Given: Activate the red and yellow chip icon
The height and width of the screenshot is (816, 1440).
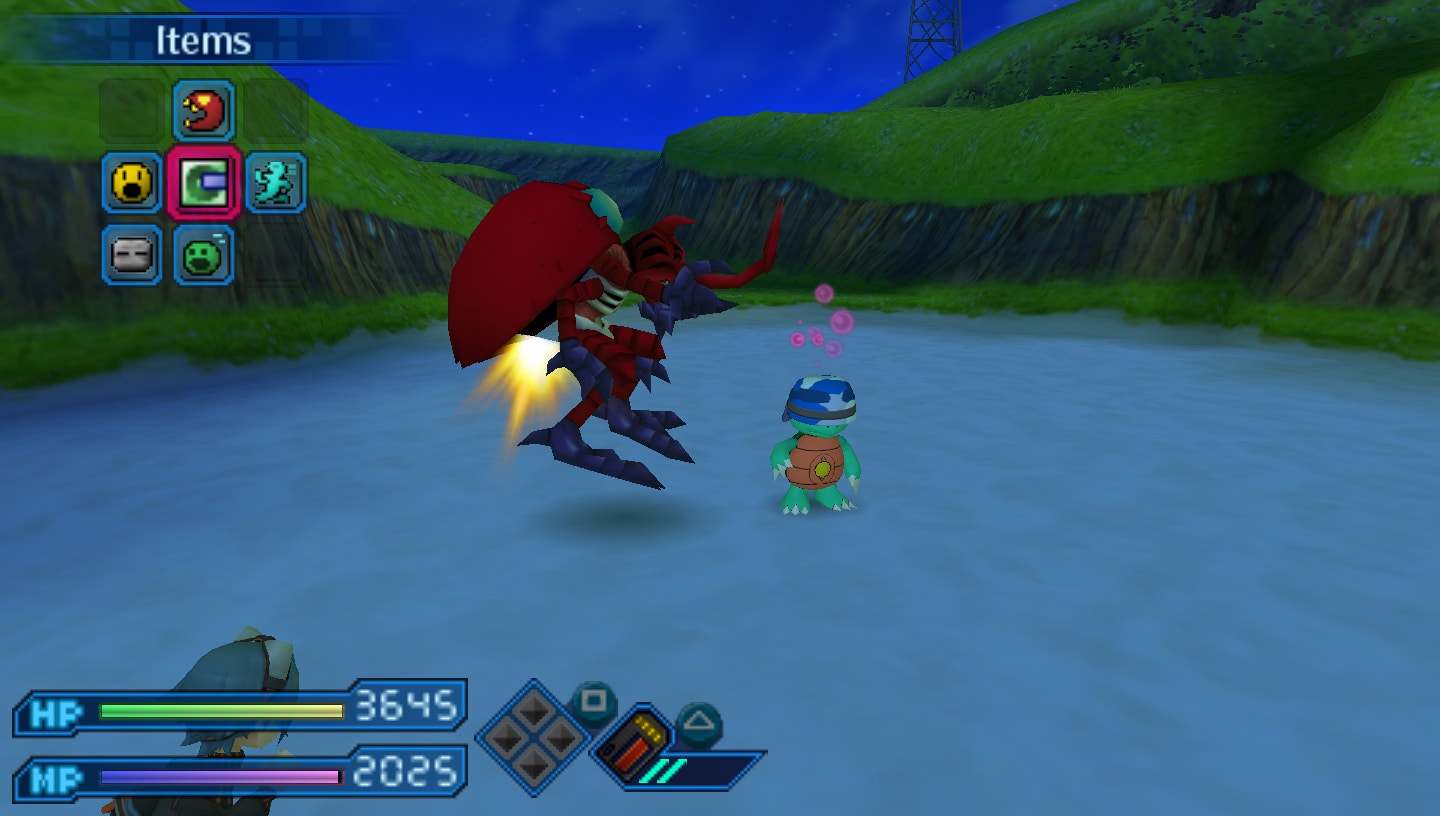Looking at the screenshot, I should pyautogui.click(x=632, y=742).
